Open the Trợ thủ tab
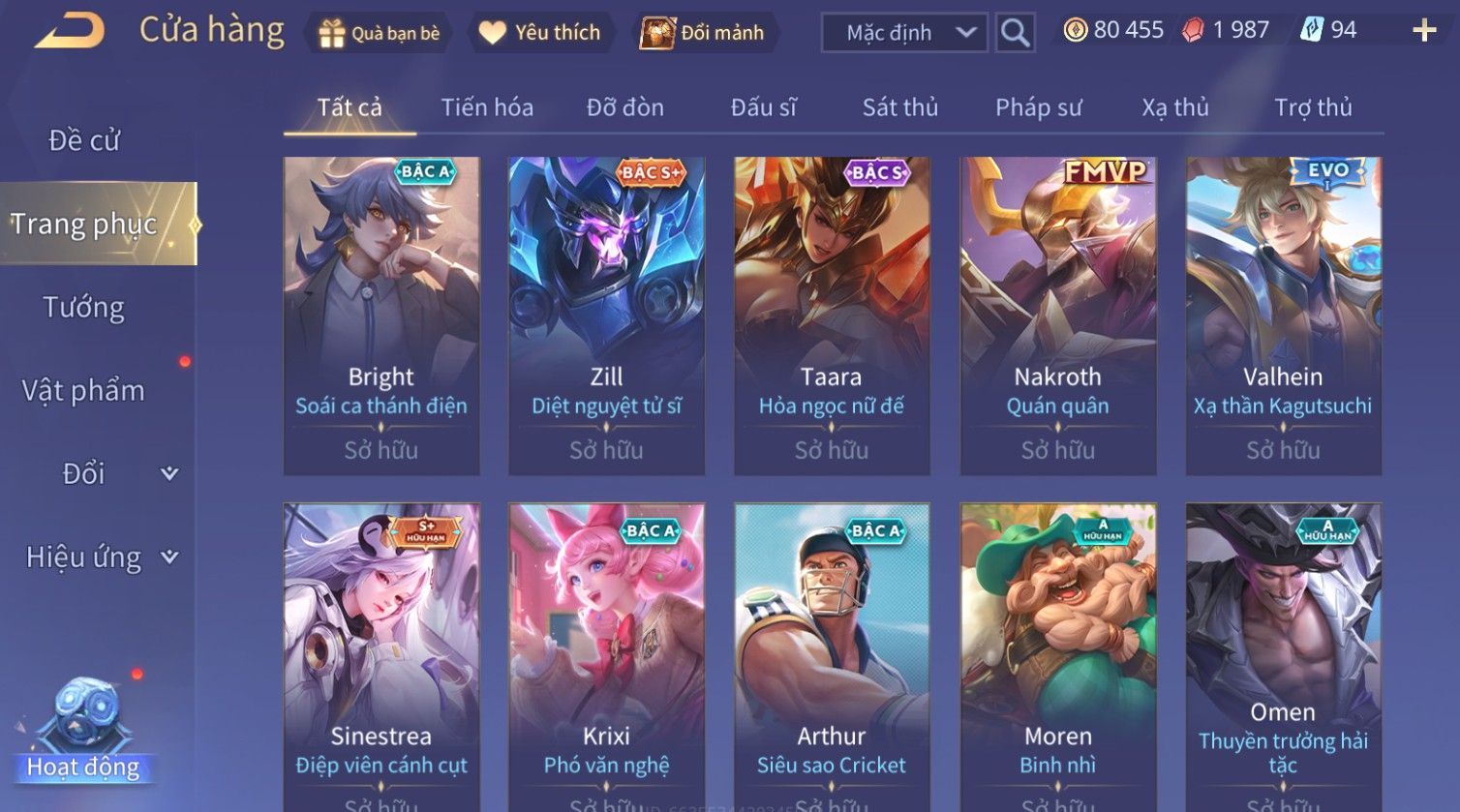 pyautogui.click(x=1313, y=107)
